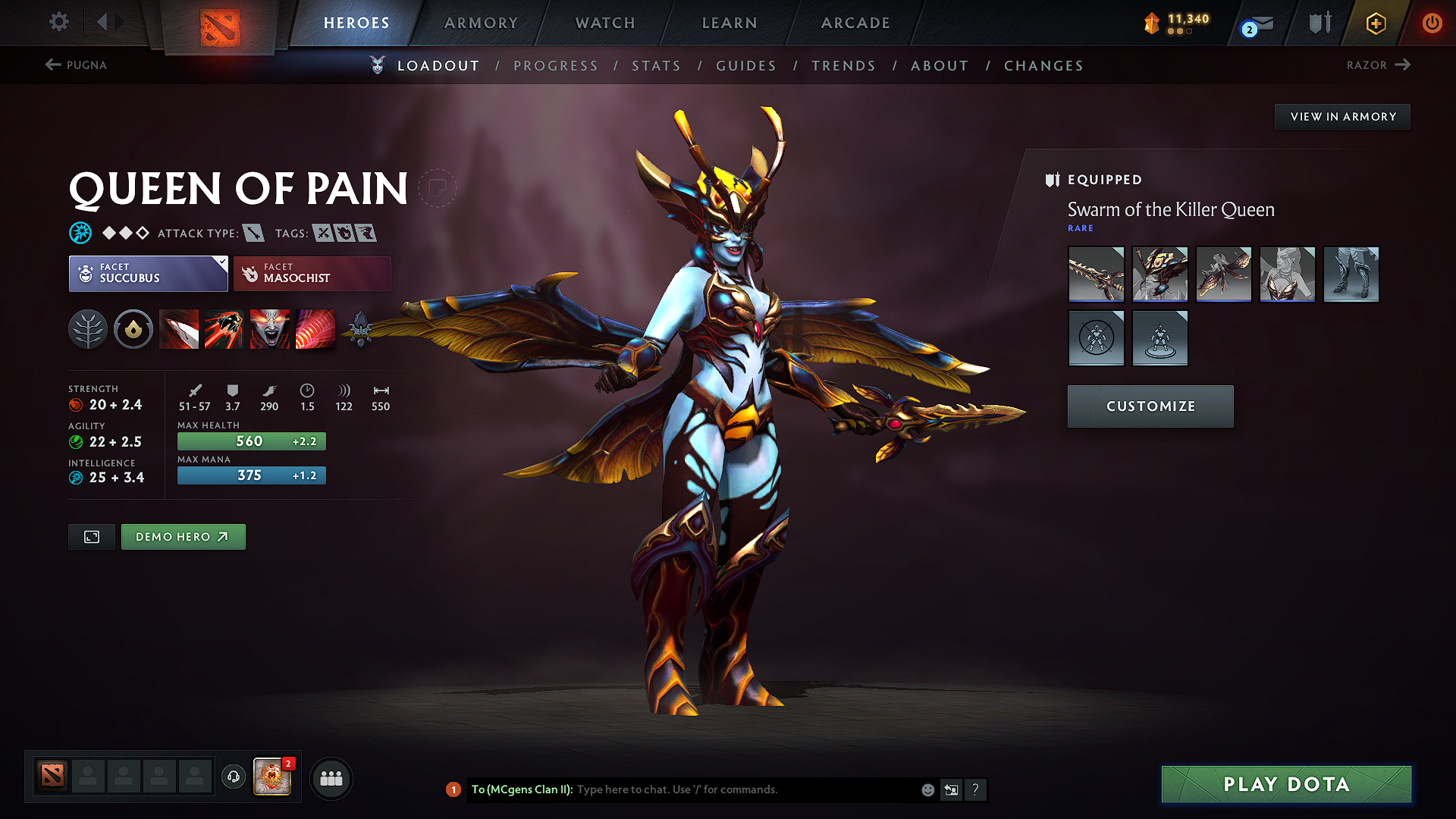Screen dimensions: 1456x819
Task: Switch to the Trends section
Action: (x=843, y=66)
